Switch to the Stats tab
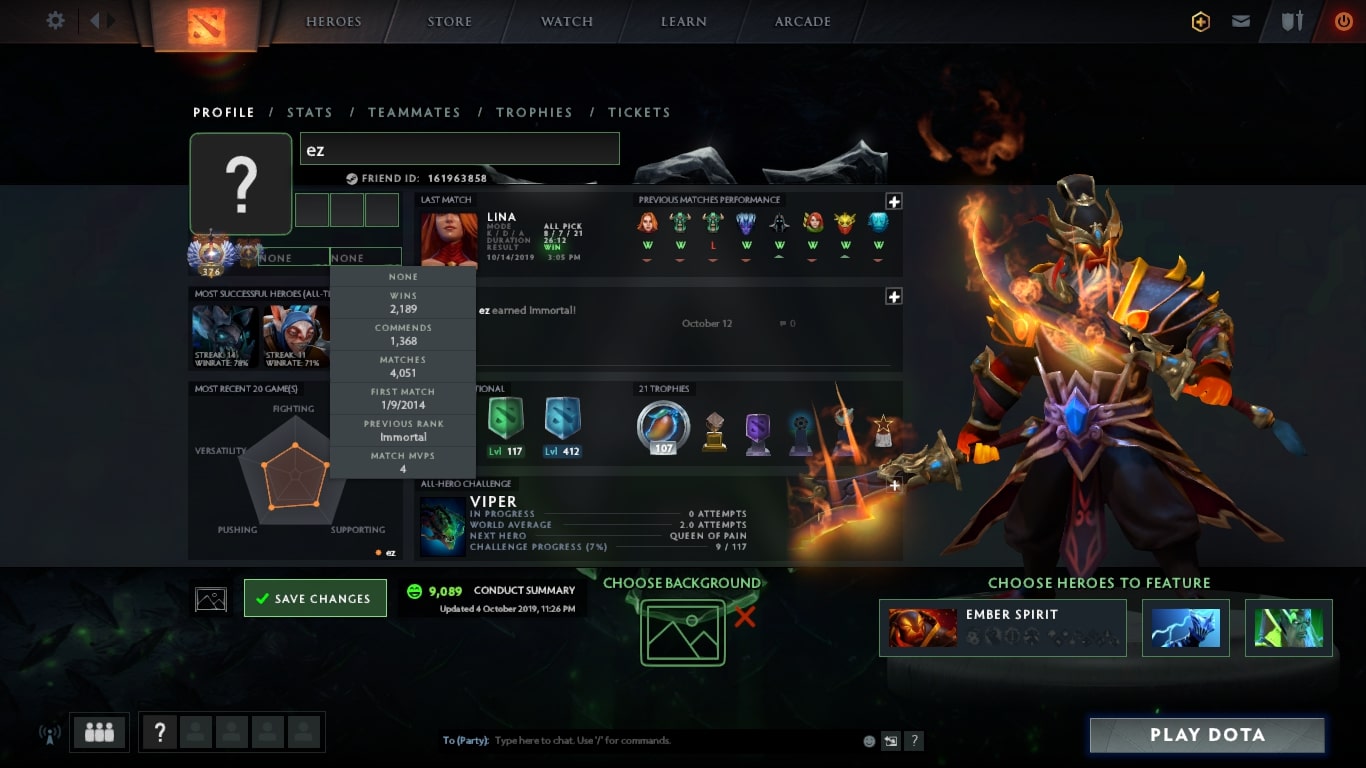 [309, 112]
